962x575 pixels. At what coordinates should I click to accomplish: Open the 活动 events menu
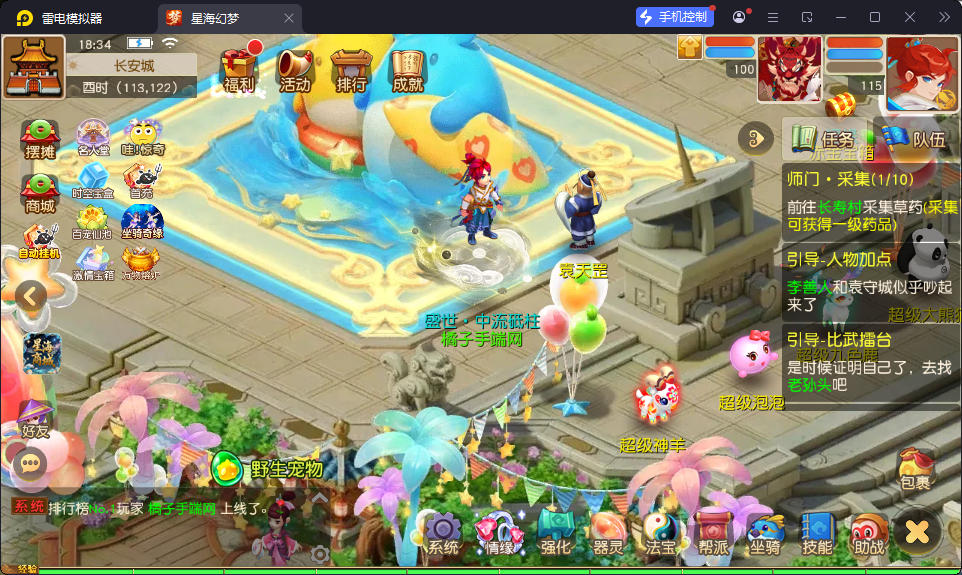tap(295, 71)
